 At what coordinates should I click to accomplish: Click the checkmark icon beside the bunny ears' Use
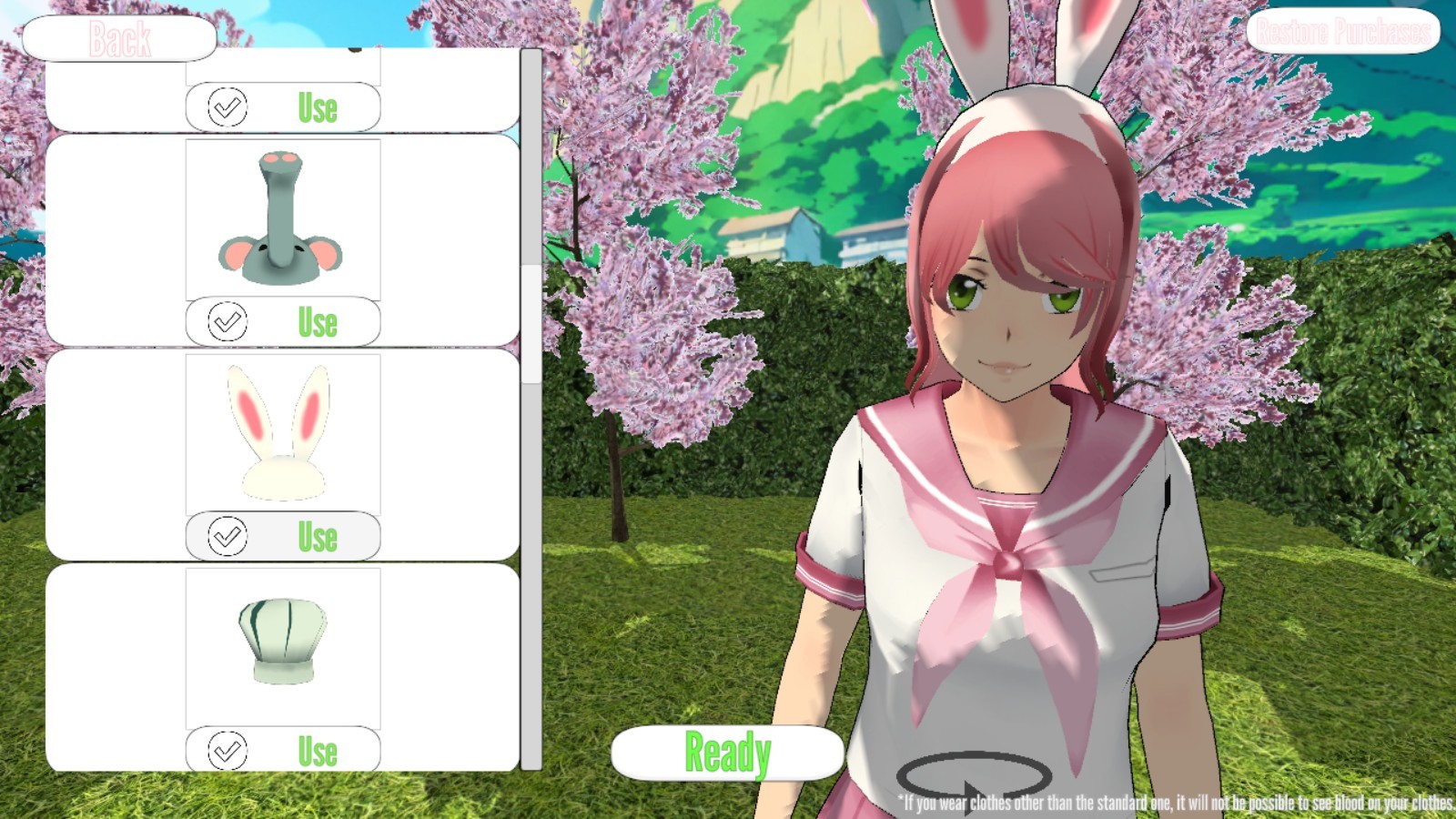230,537
